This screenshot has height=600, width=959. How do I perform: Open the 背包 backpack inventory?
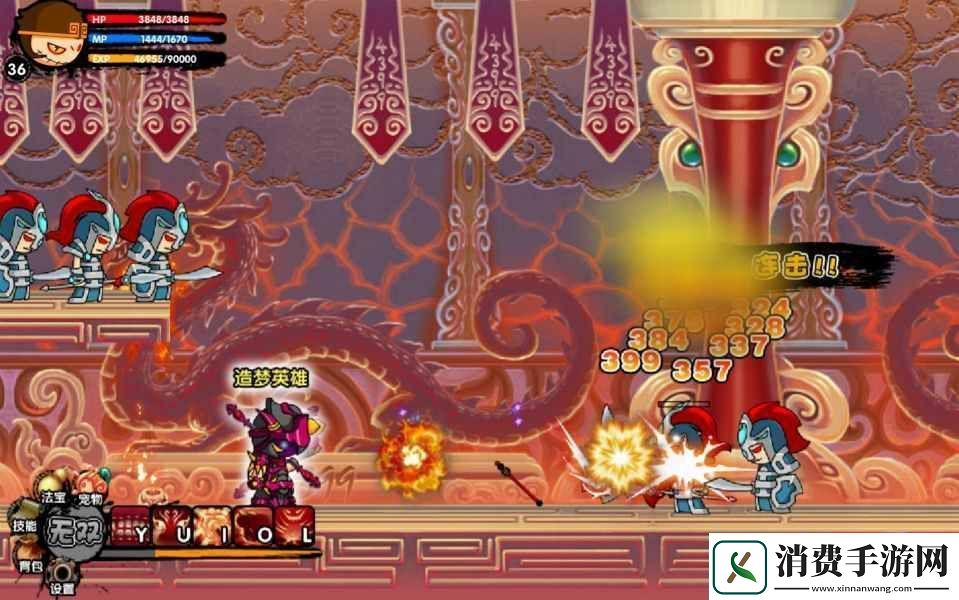coord(30,564)
